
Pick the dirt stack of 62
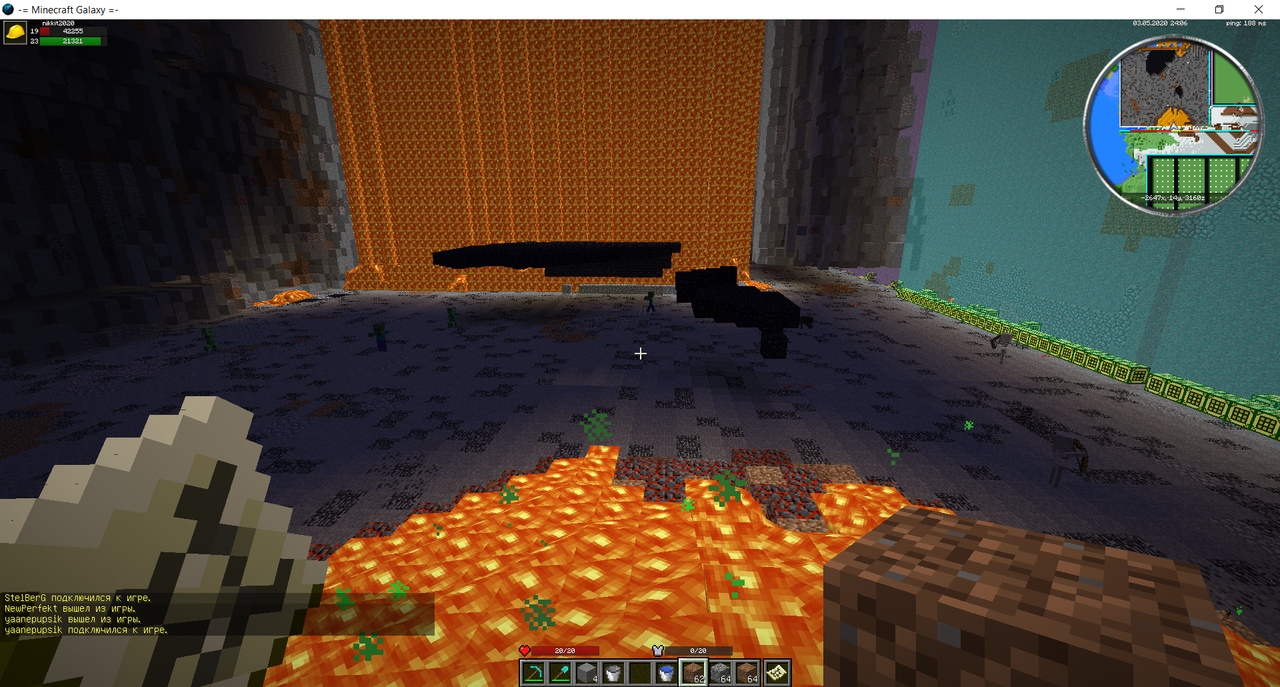(x=692, y=673)
